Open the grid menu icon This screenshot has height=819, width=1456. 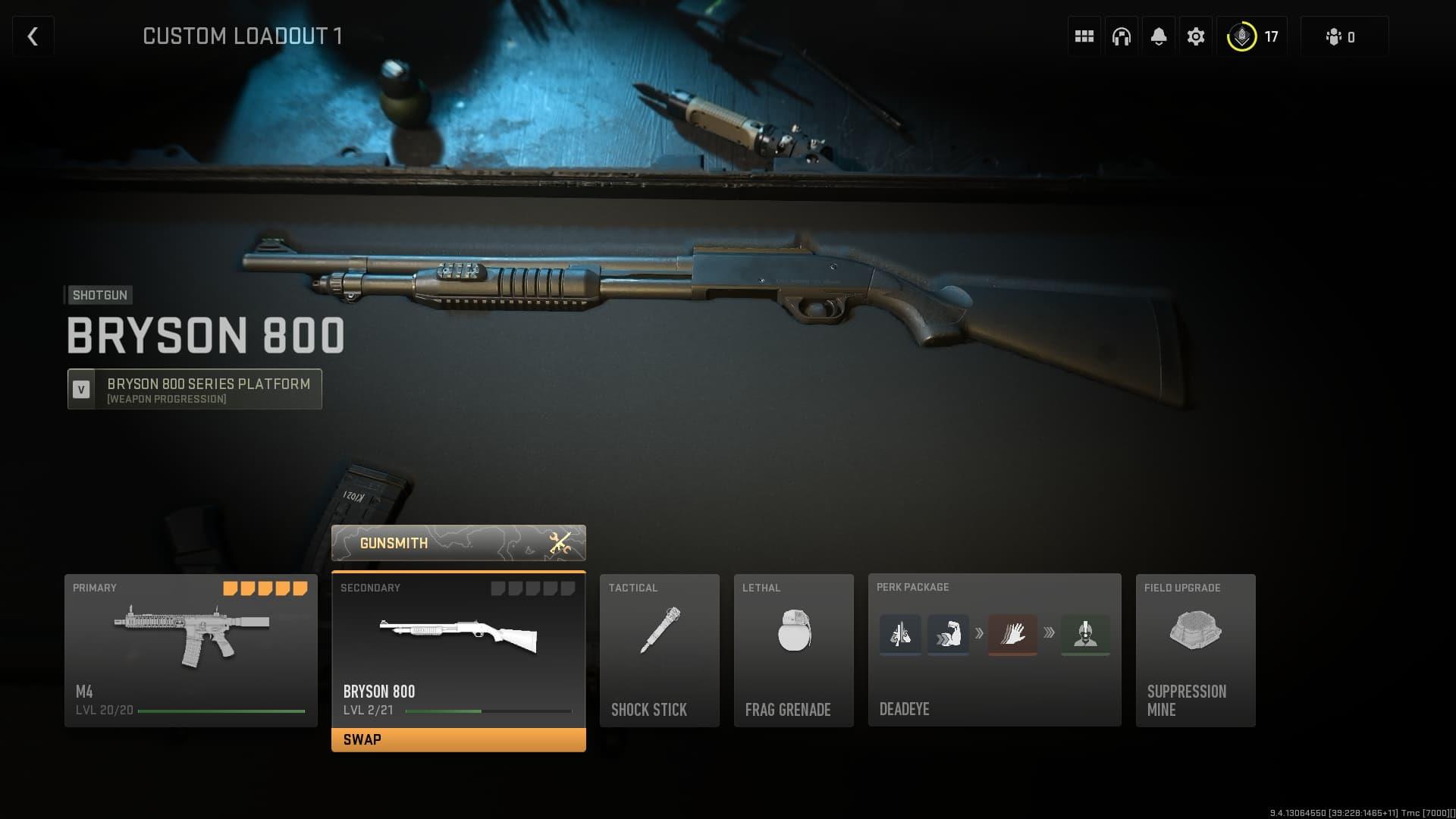pos(1084,36)
